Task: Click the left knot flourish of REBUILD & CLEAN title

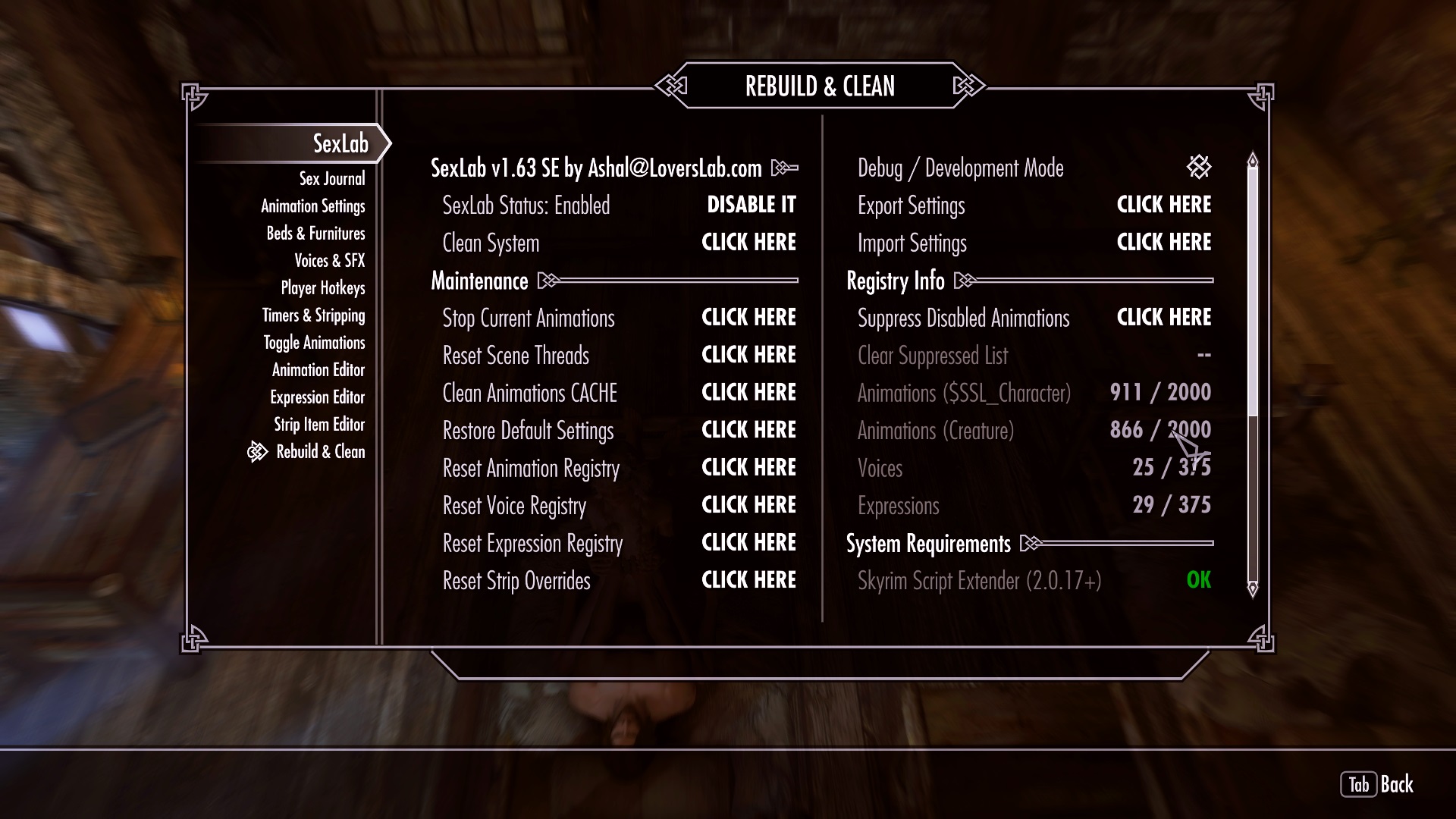Action: (x=672, y=86)
